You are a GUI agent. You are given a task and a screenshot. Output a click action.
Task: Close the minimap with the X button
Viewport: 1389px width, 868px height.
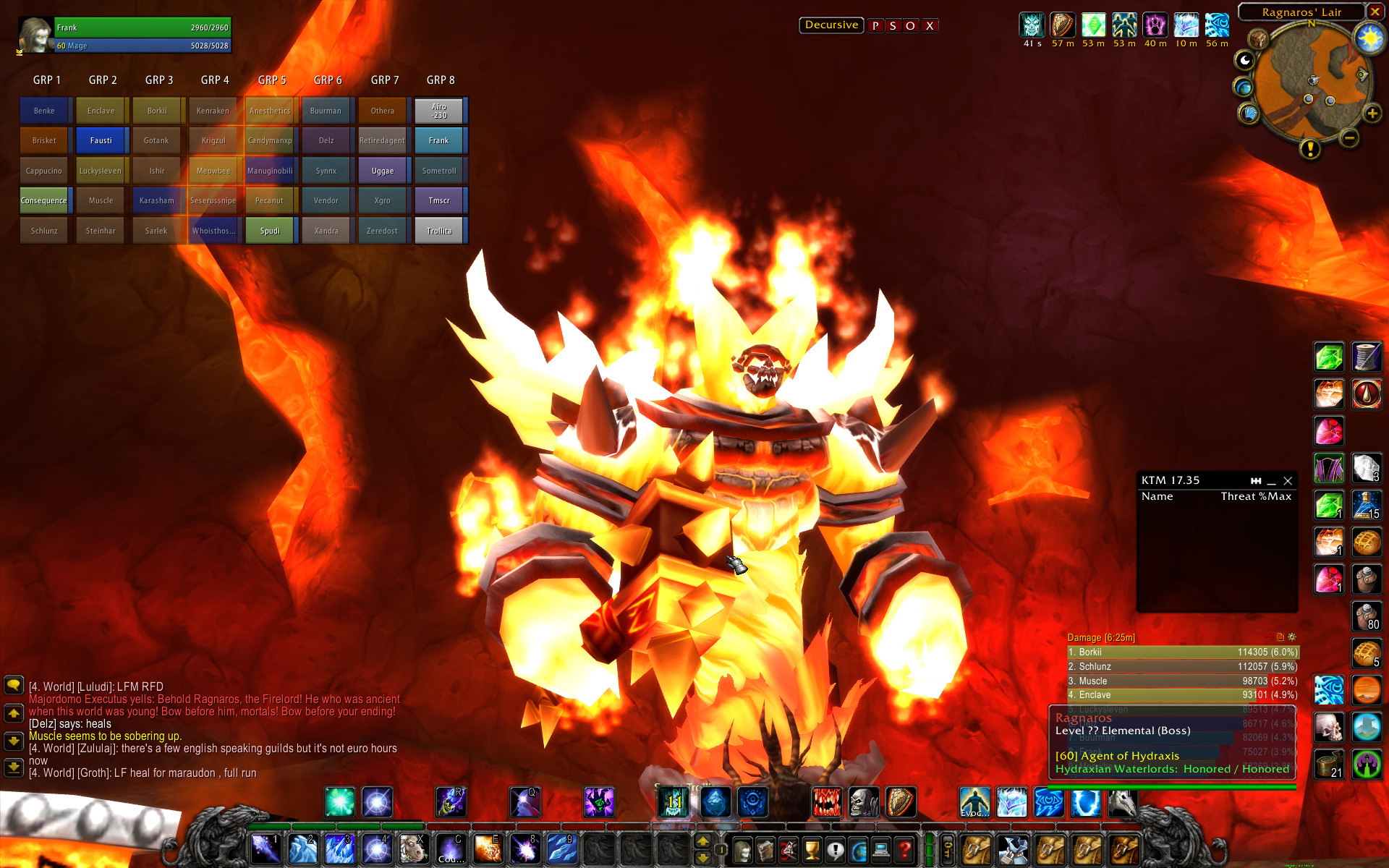1375,12
